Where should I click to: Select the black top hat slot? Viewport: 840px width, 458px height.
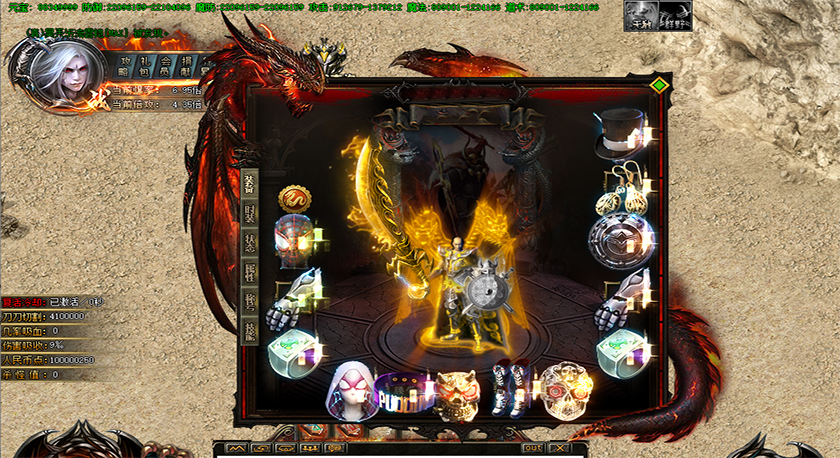click(621, 133)
